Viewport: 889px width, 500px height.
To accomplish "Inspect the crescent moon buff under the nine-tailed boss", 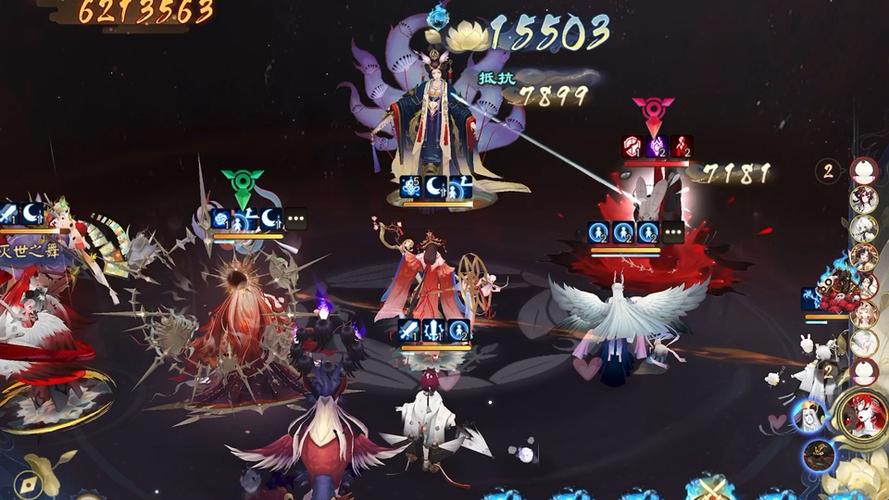I will pyautogui.click(x=435, y=187).
